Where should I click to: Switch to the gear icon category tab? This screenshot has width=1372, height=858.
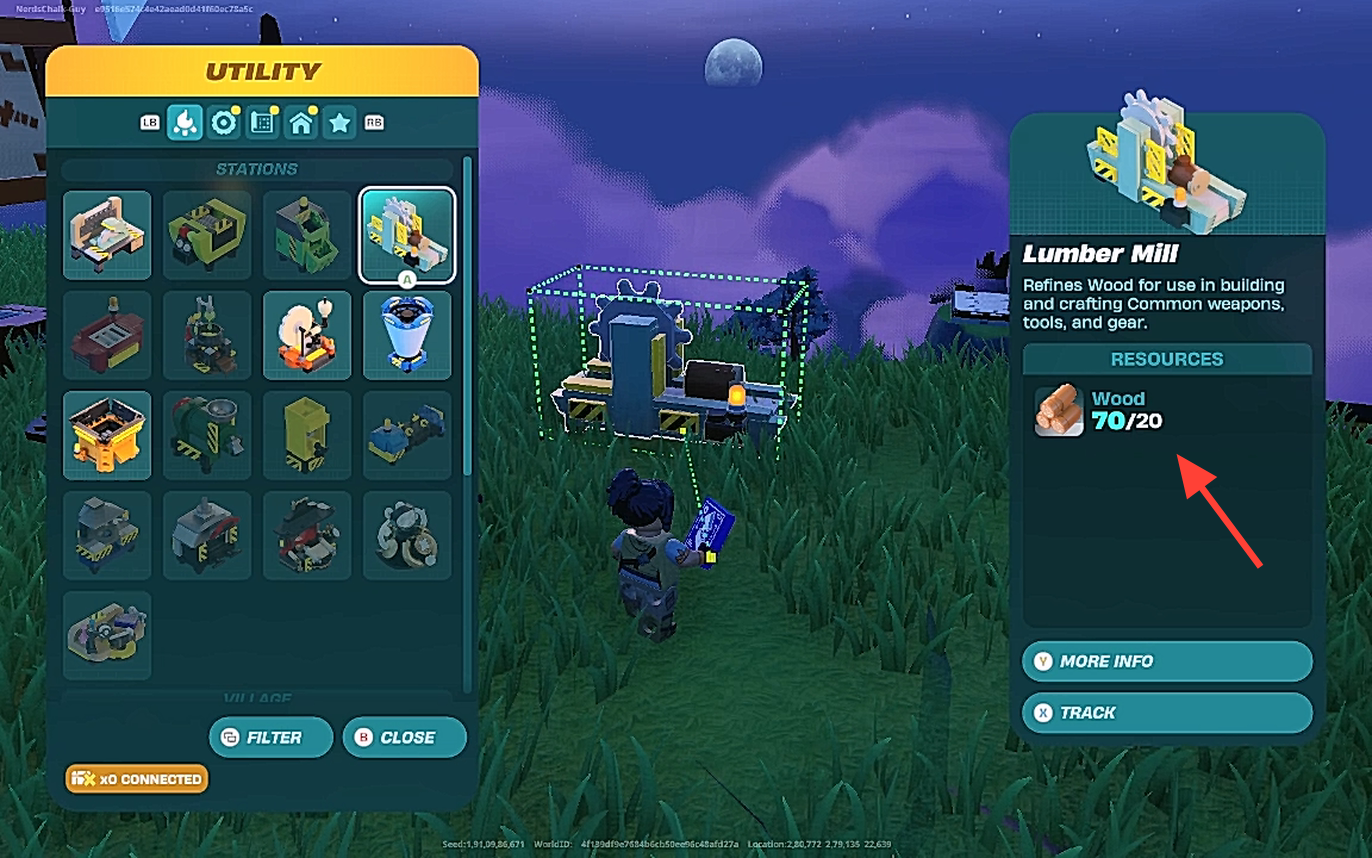(x=224, y=123)
